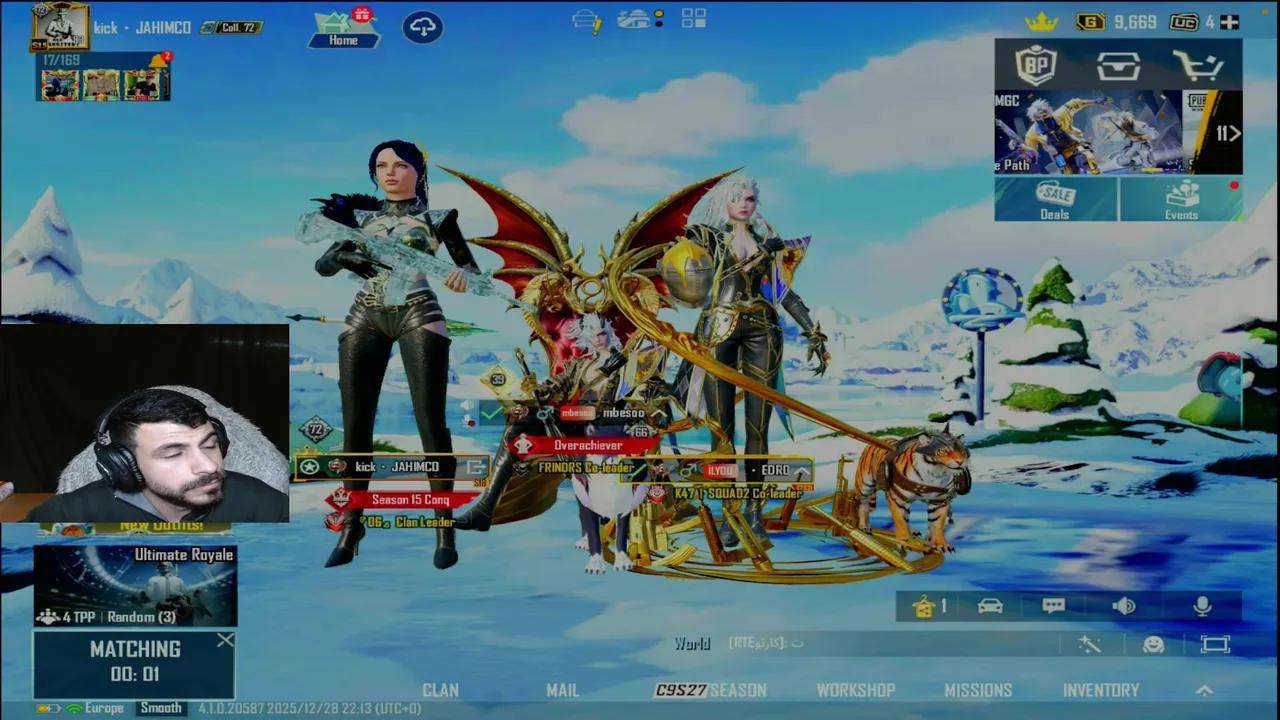Image resolution: width=1280 pixels, height=720 pixels.
Task: Click the arrow on the MGC event banner
Action: (1233, 133)
